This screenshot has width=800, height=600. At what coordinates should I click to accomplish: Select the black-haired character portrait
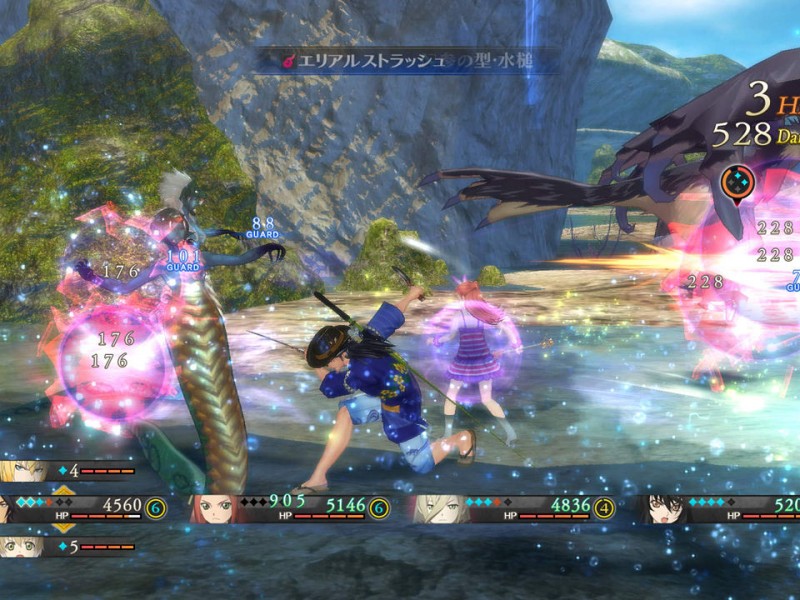tap(663, 509)
